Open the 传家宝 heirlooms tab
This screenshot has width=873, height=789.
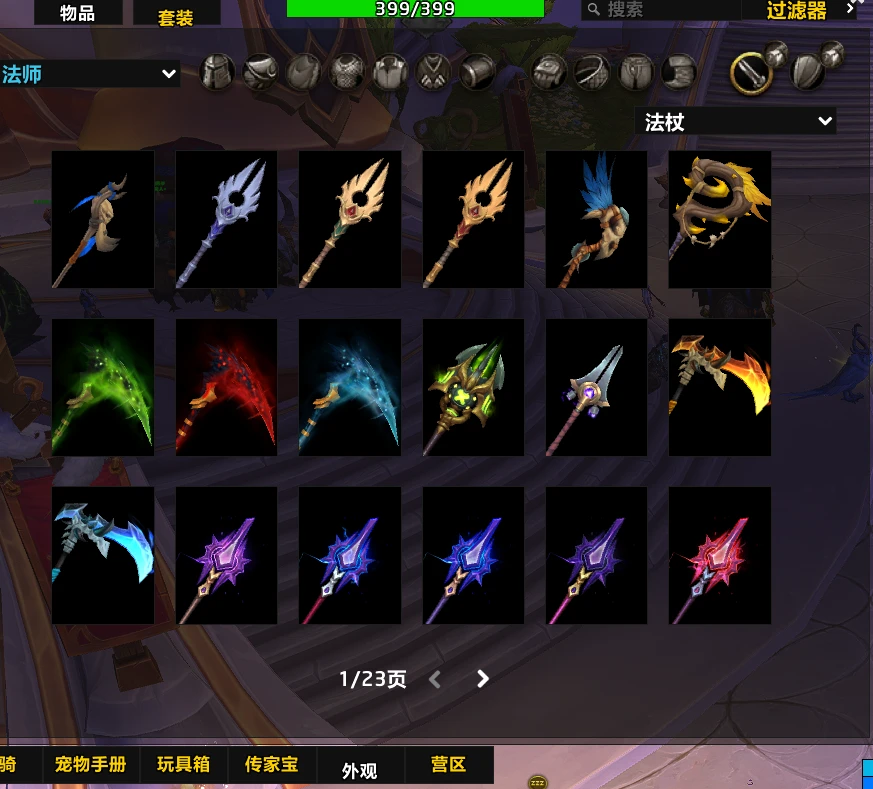click(x=271, y=765)
